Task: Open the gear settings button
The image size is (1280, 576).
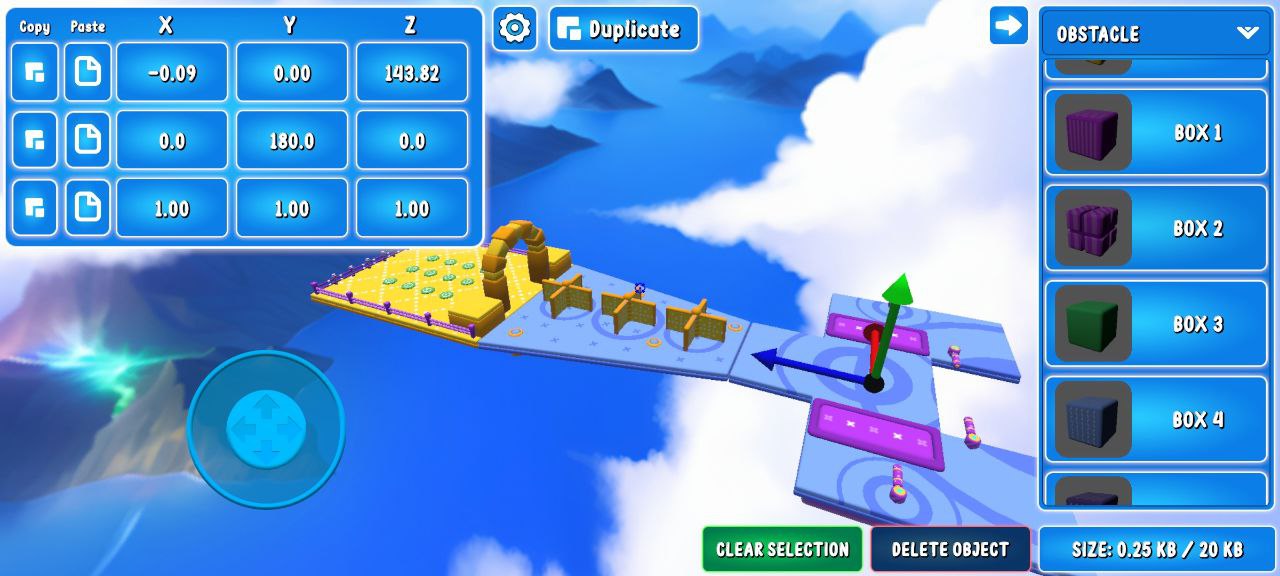Action: coord(514,29)
